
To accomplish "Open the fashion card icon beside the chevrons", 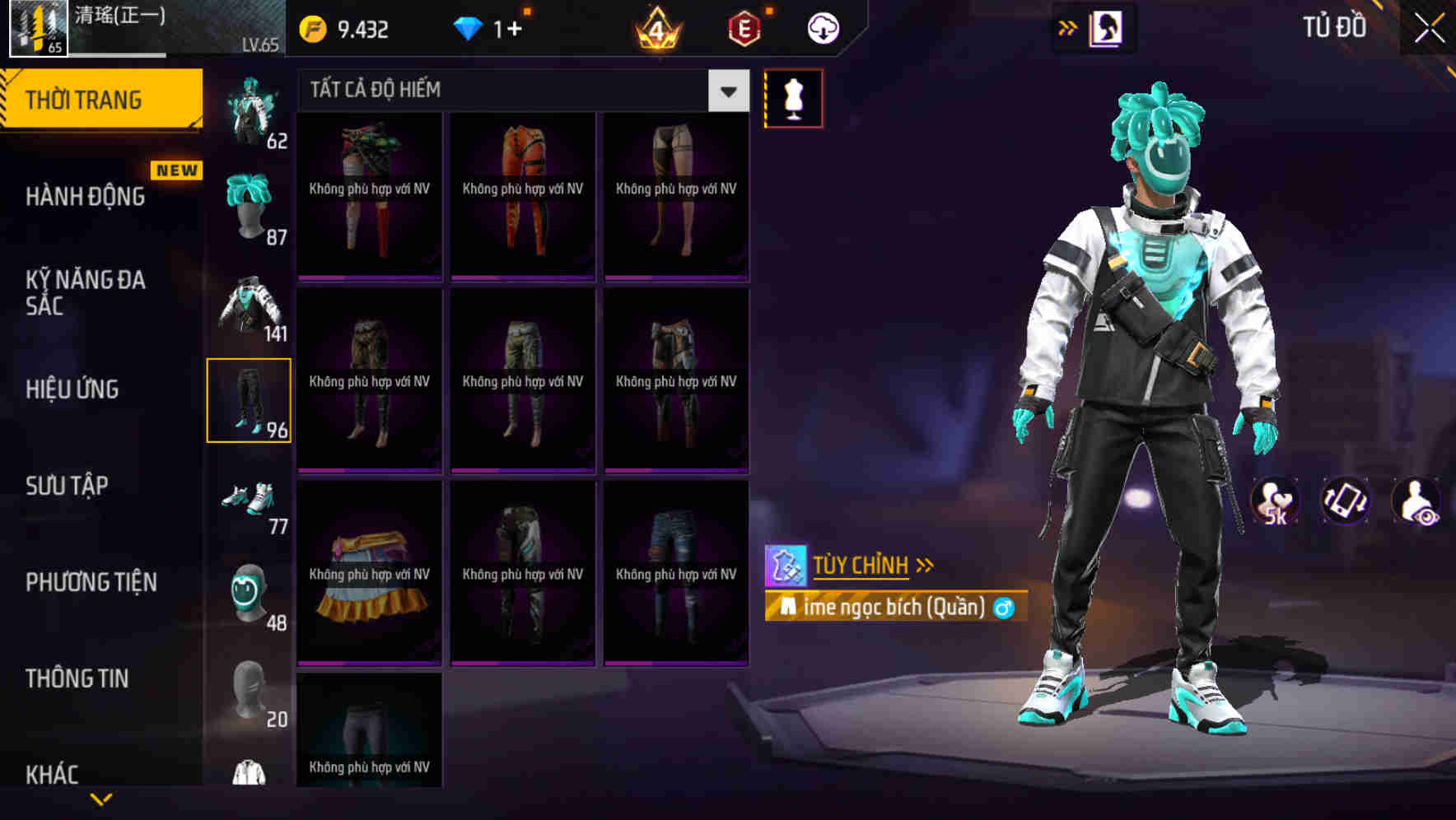I will pos(1105,27).
